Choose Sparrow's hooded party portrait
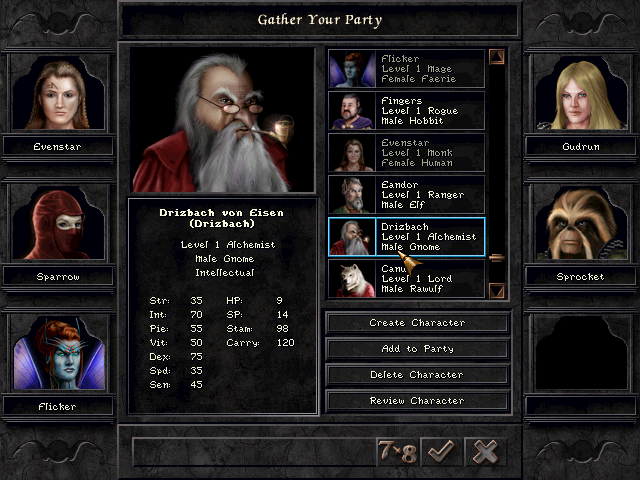640x480 pixels. 56,225
